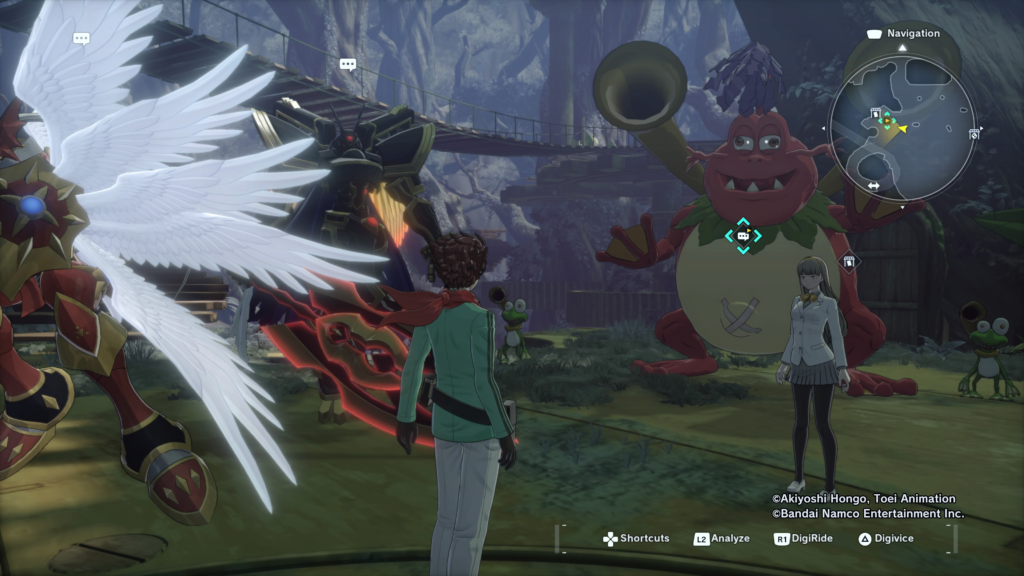Open the circular navigation minimap

pyautogui.click(x=901, y=128)
